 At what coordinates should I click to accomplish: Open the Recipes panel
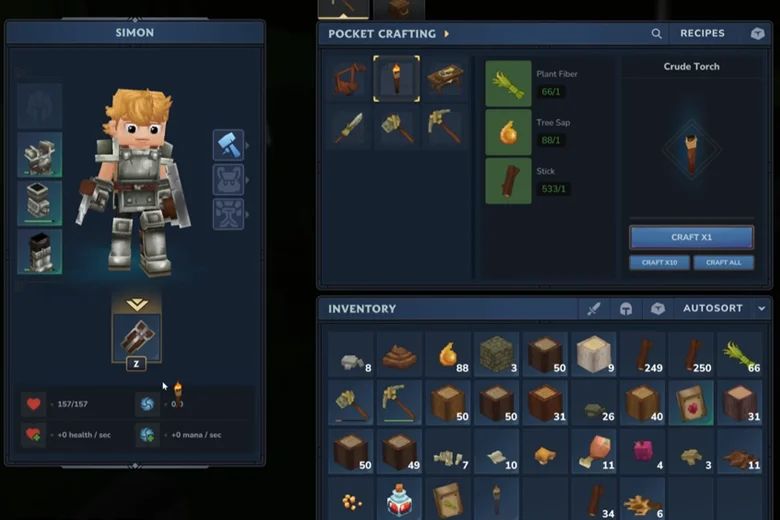pos(702,33)
